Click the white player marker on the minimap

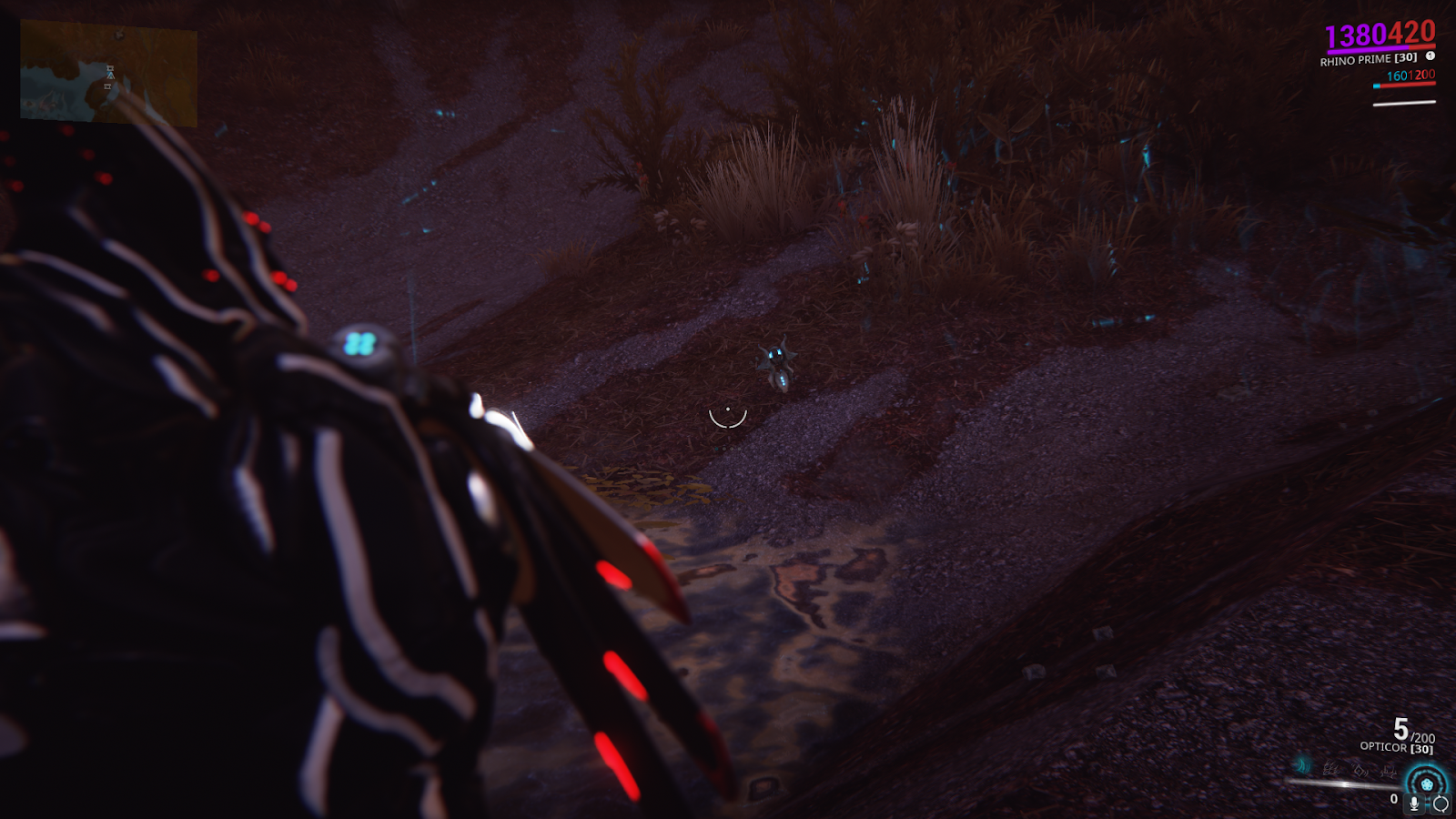point(110,75)
